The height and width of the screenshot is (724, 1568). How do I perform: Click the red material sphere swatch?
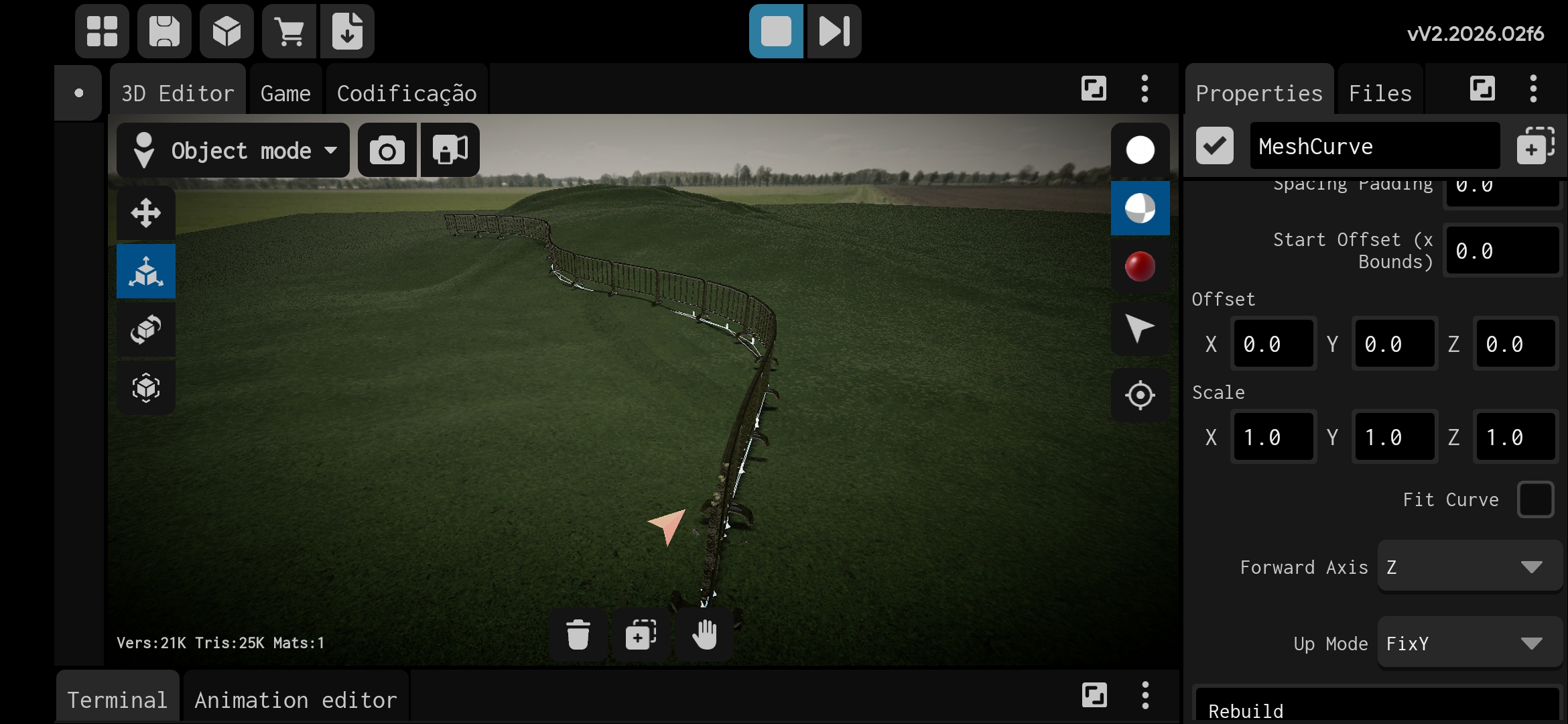(1140, 267)
